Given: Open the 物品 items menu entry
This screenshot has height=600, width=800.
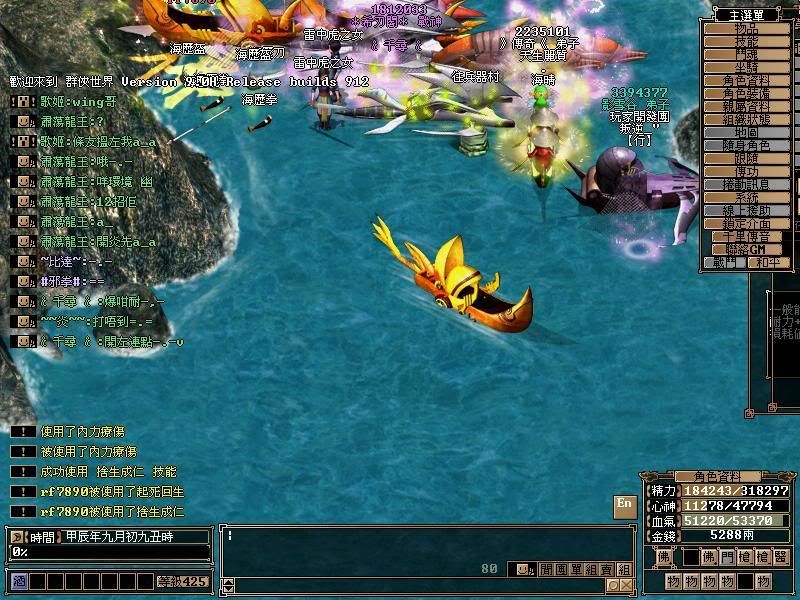Looking at the screenshot, I should click(x=746, y=29).
